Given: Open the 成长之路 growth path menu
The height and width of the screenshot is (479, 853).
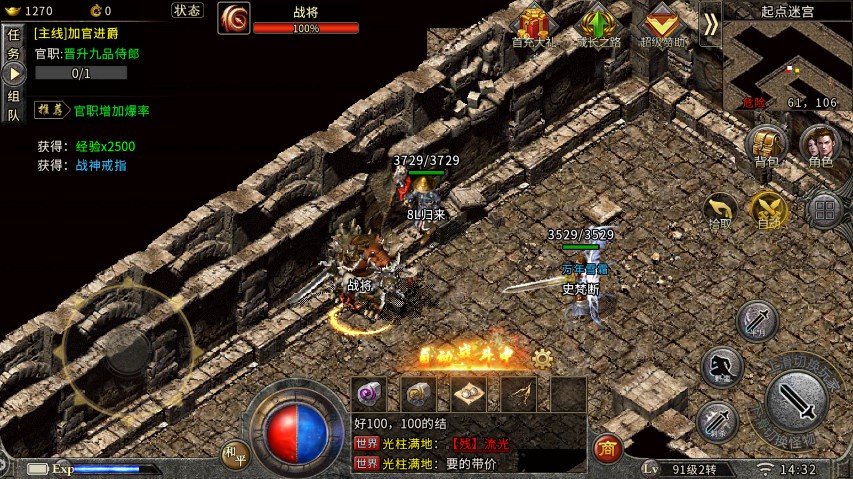Looking at the screenshot, I should (598, 25).
